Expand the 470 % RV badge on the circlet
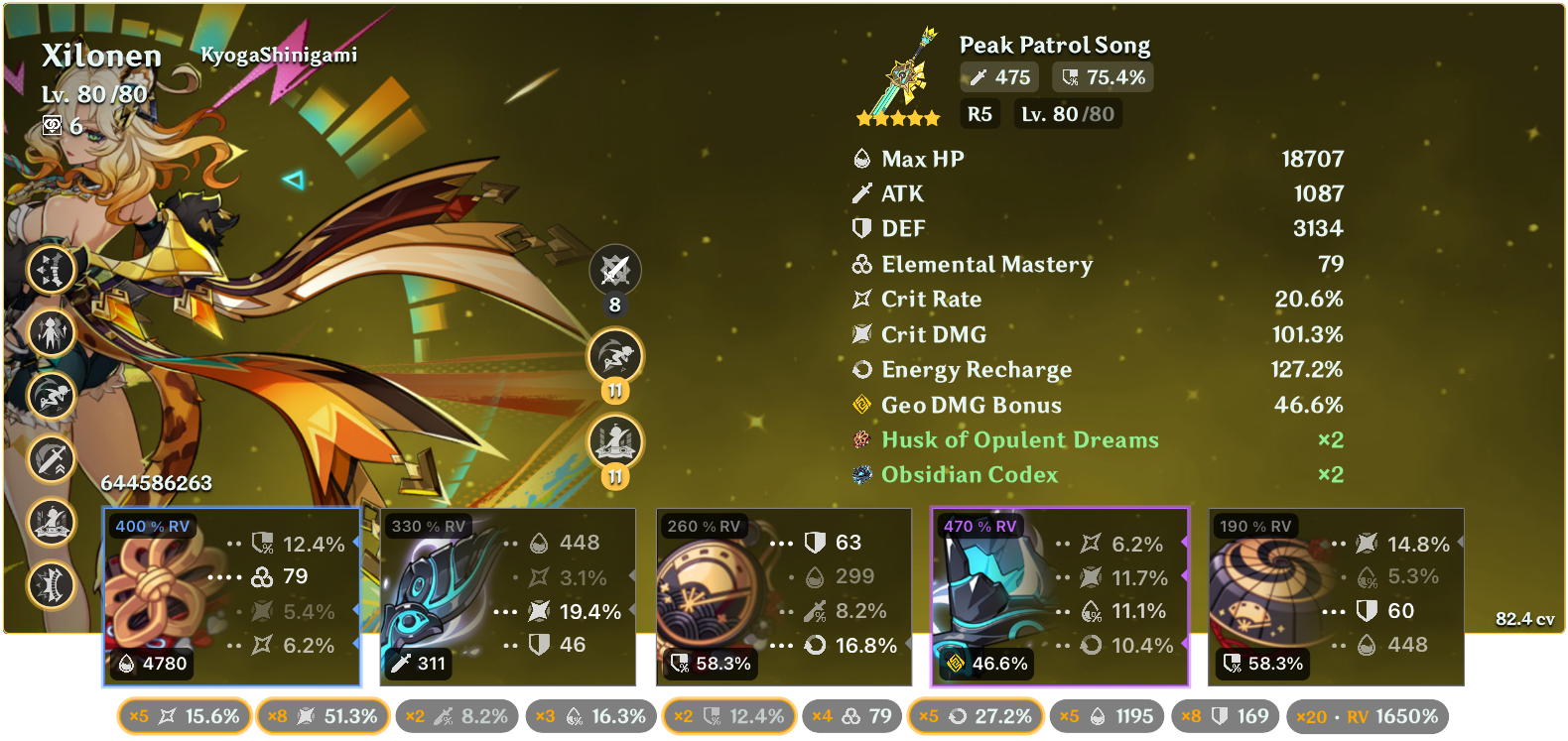This screenshot has width=1568, height=741. coord(980,527)
